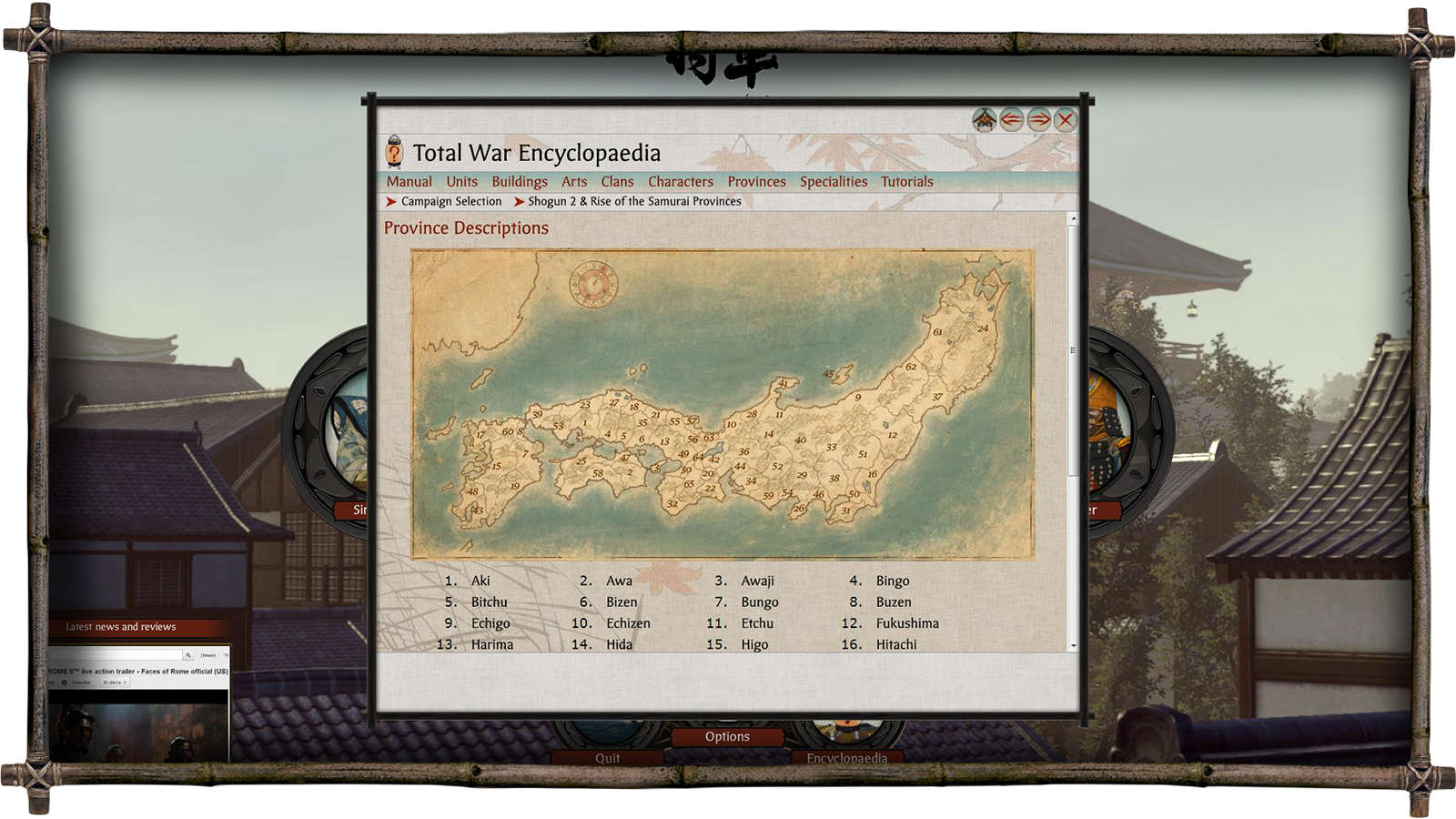This screenshot has width=1456, height=819.
Task: Navigate back with the left arrow
Action: click(x=1011, y=120)
